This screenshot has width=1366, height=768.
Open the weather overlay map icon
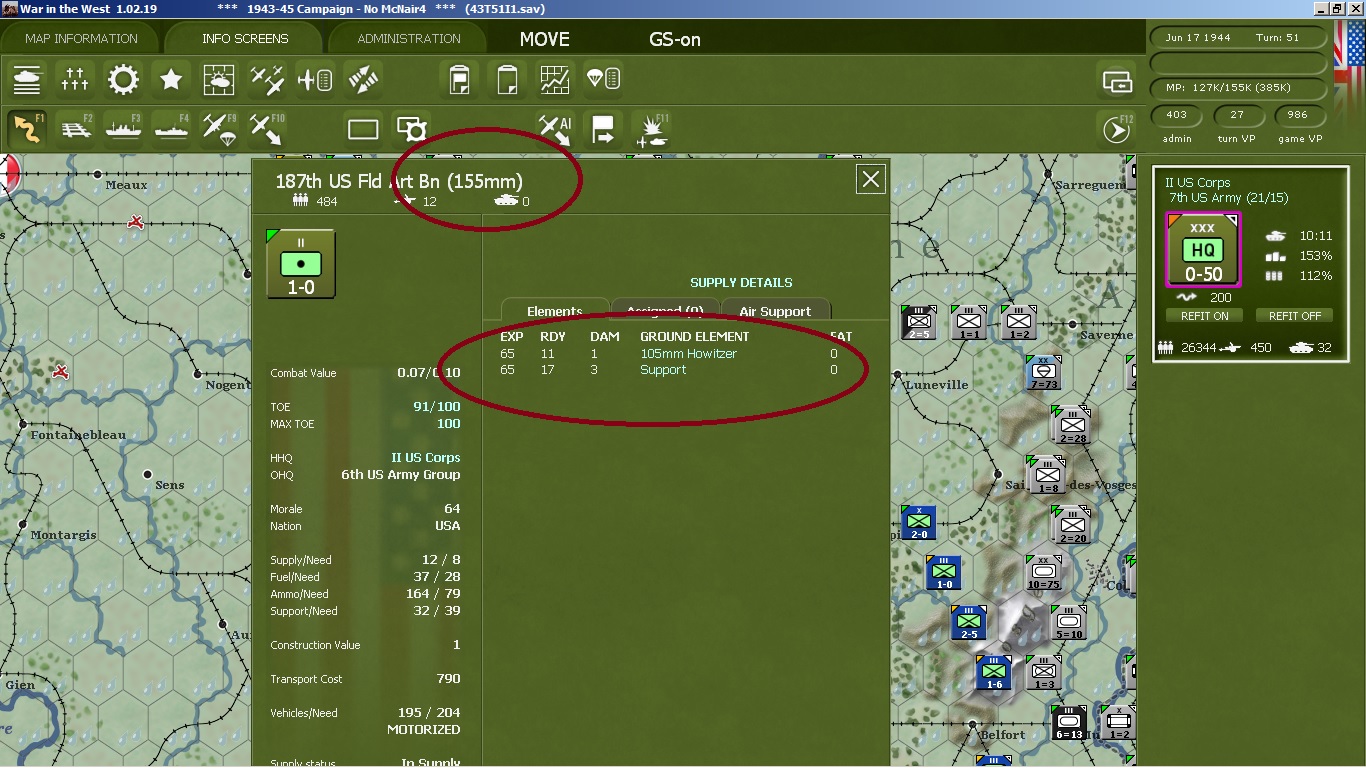219,80
